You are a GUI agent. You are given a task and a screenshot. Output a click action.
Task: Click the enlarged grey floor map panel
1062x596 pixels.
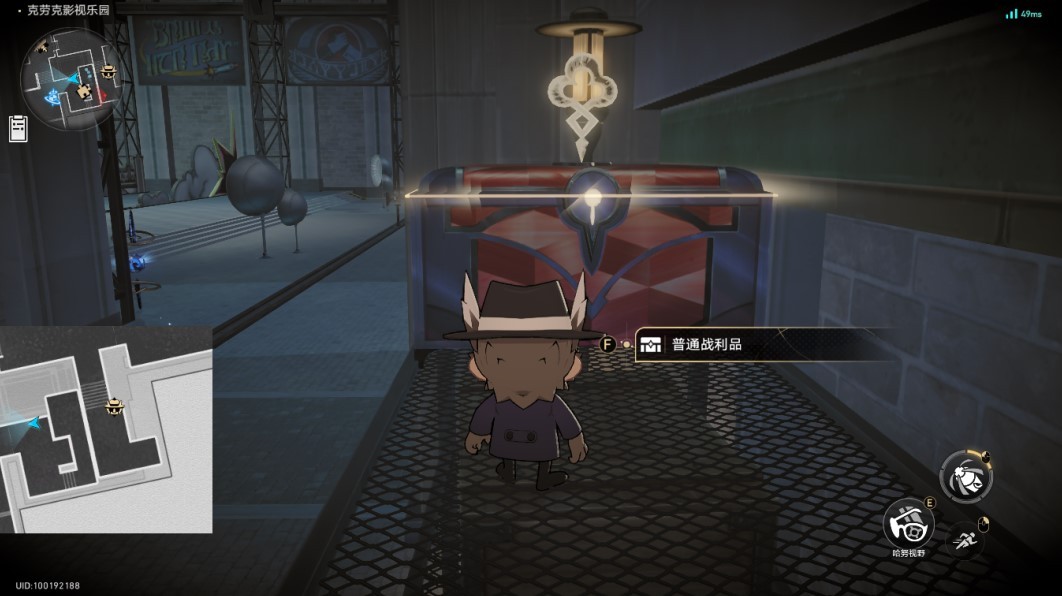coord(106,430)
